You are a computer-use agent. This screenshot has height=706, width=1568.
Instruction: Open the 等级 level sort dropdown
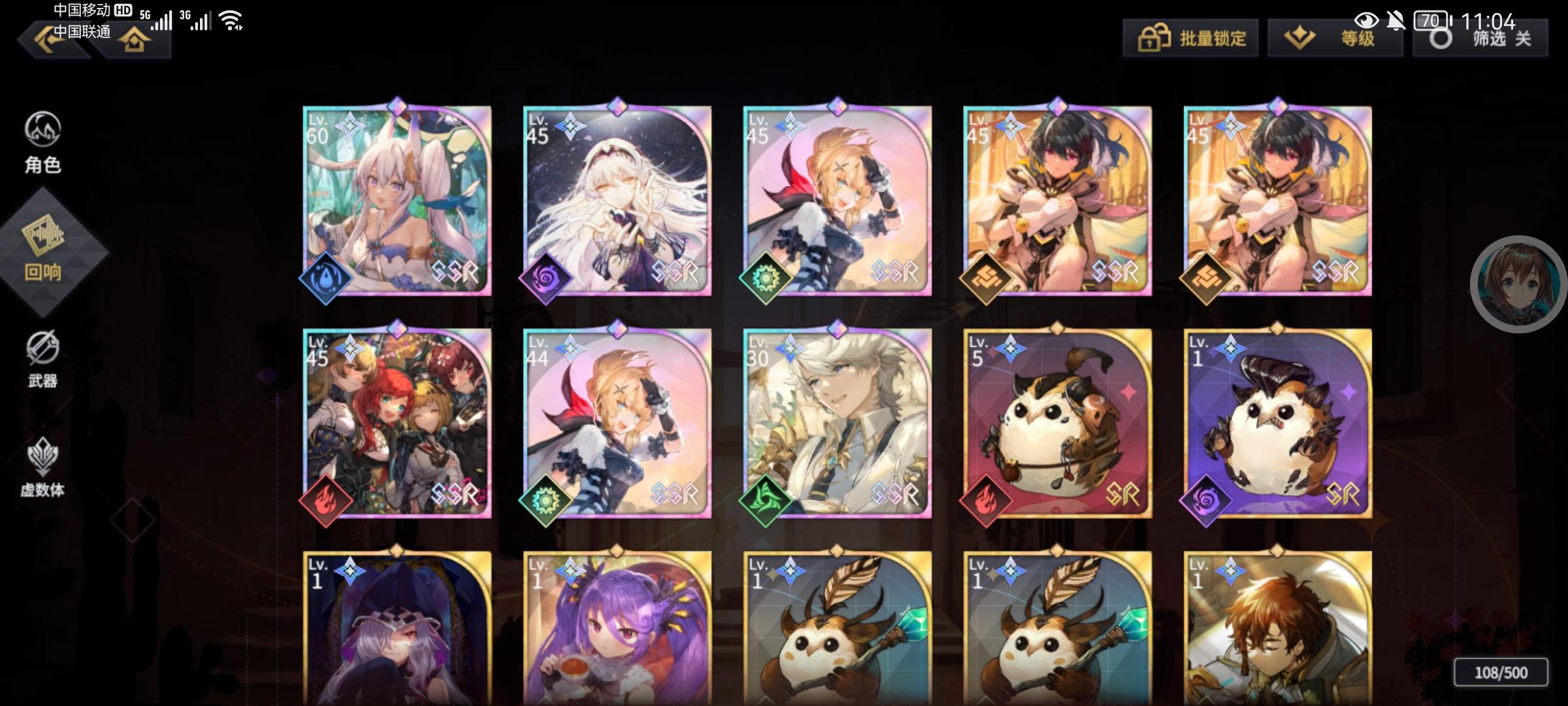(1333, 38)
